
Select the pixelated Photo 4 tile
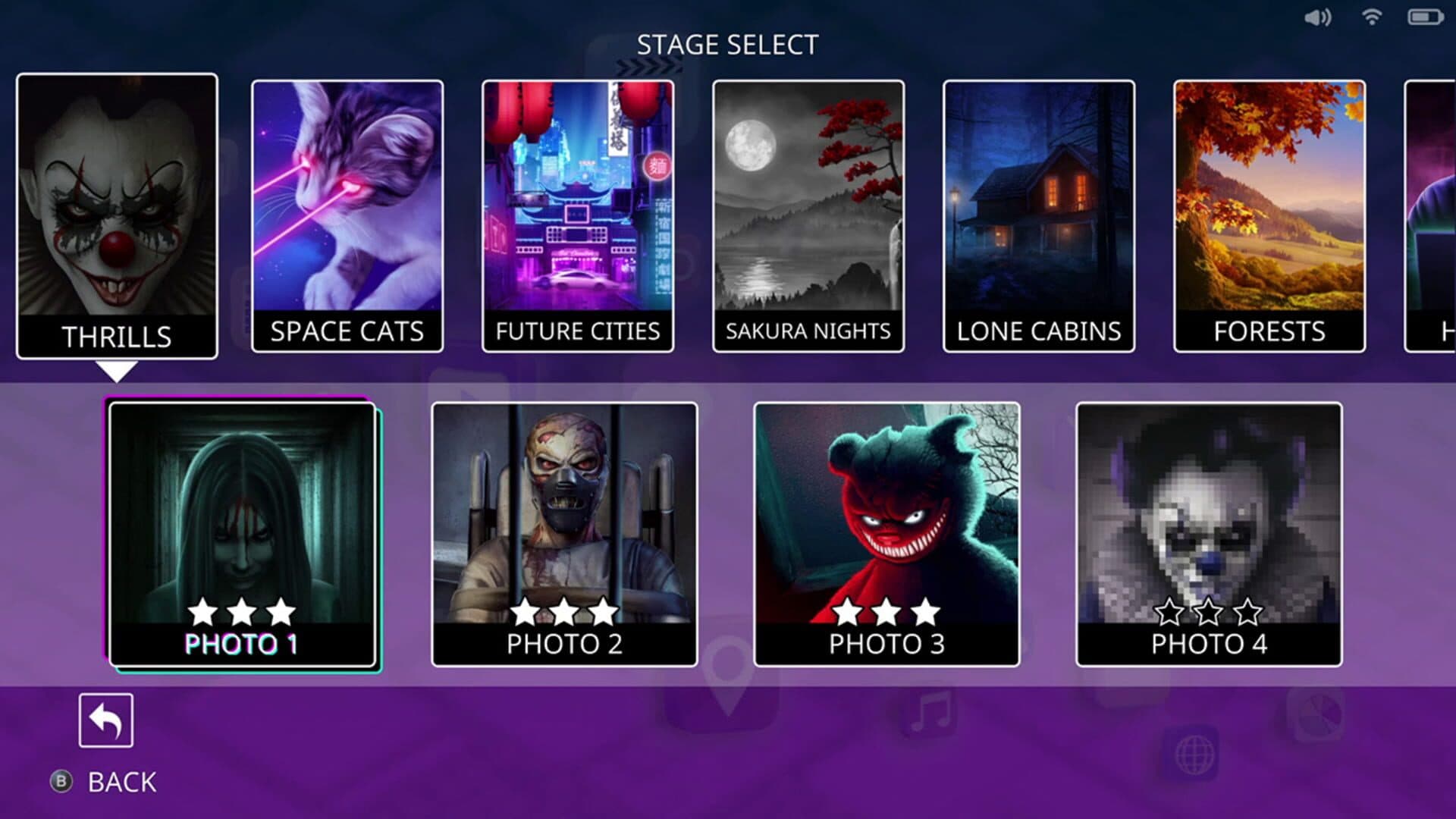coord(1209,534)
